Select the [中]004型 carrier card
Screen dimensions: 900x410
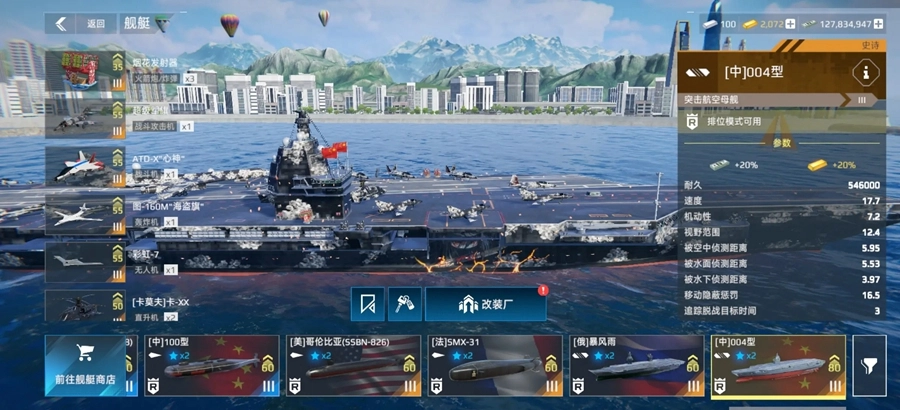(777, 365)
